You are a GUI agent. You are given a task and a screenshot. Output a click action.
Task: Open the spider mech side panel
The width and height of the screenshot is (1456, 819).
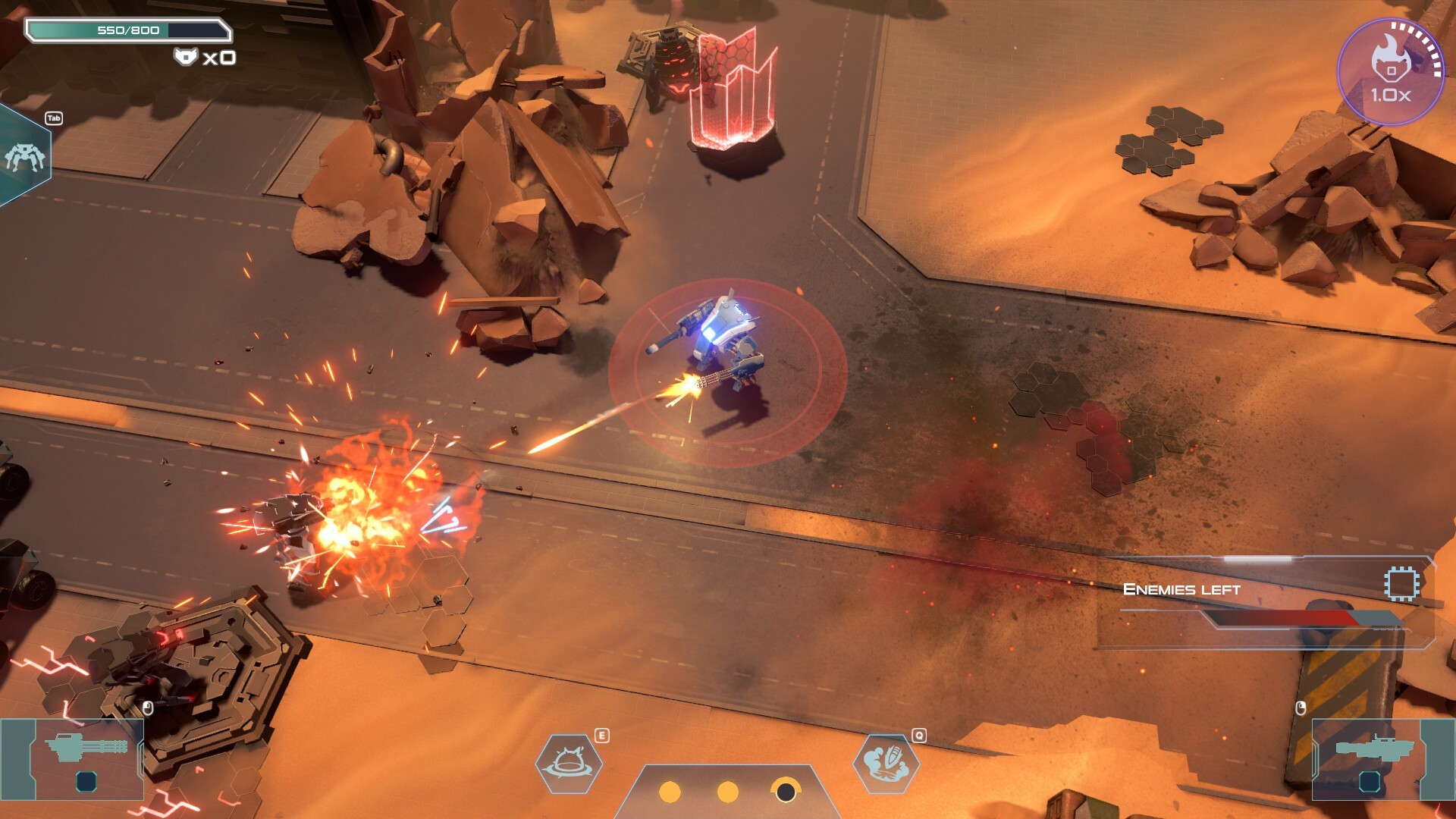coord(24,156)
